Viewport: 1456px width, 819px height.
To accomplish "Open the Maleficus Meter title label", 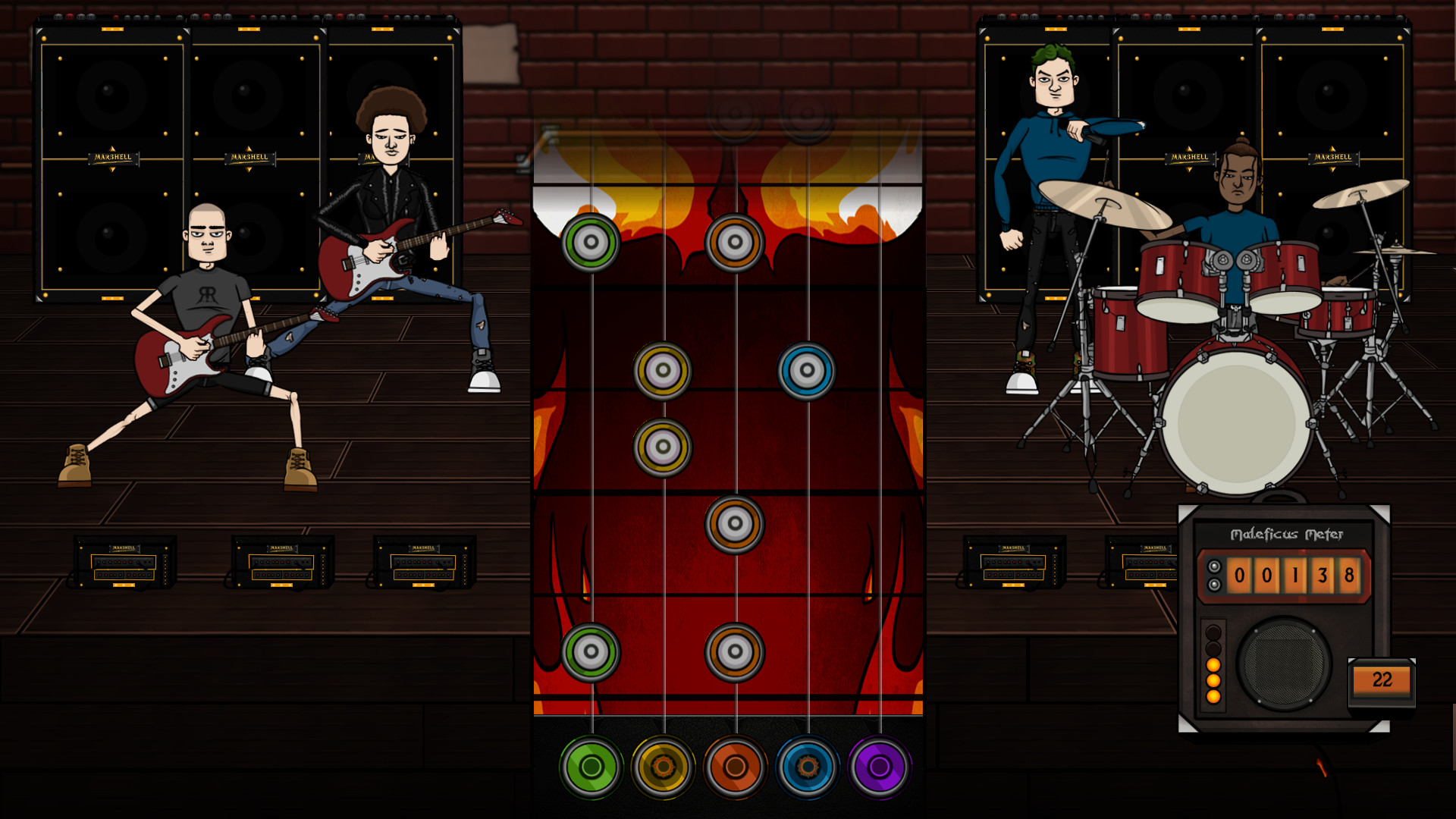I will [1288, 533].
